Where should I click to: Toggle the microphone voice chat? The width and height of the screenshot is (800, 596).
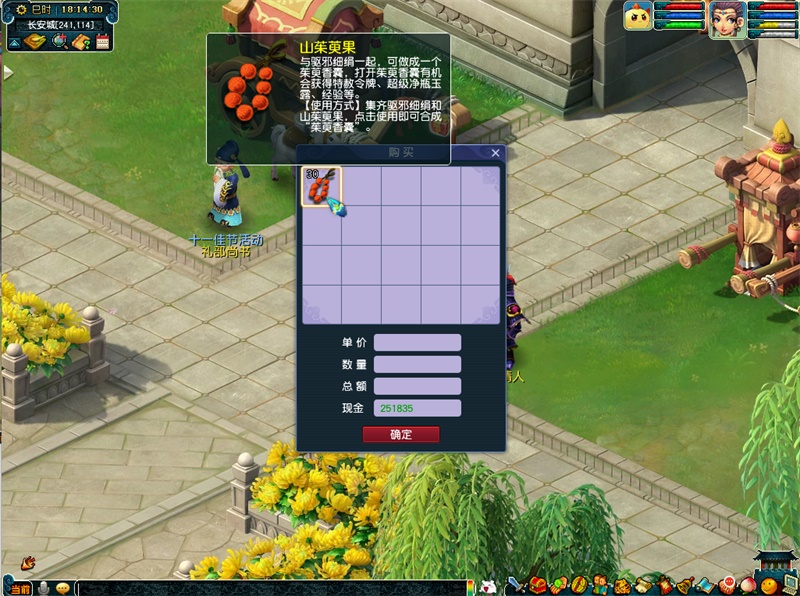(44, 588)
